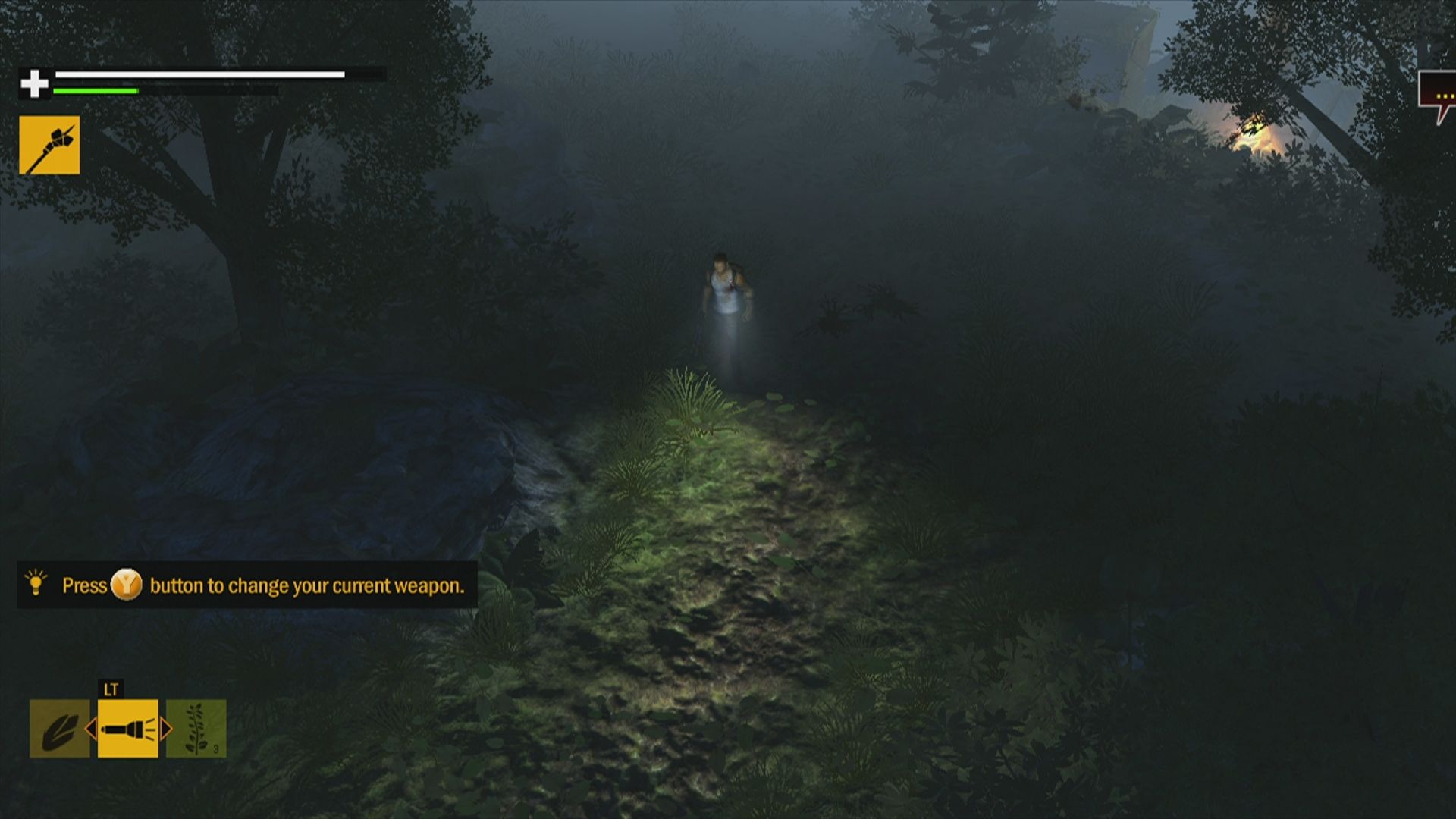Viewport: 1456px width, 819px height.
Task: Click the lightbulb tip icon
Action: 36,585
